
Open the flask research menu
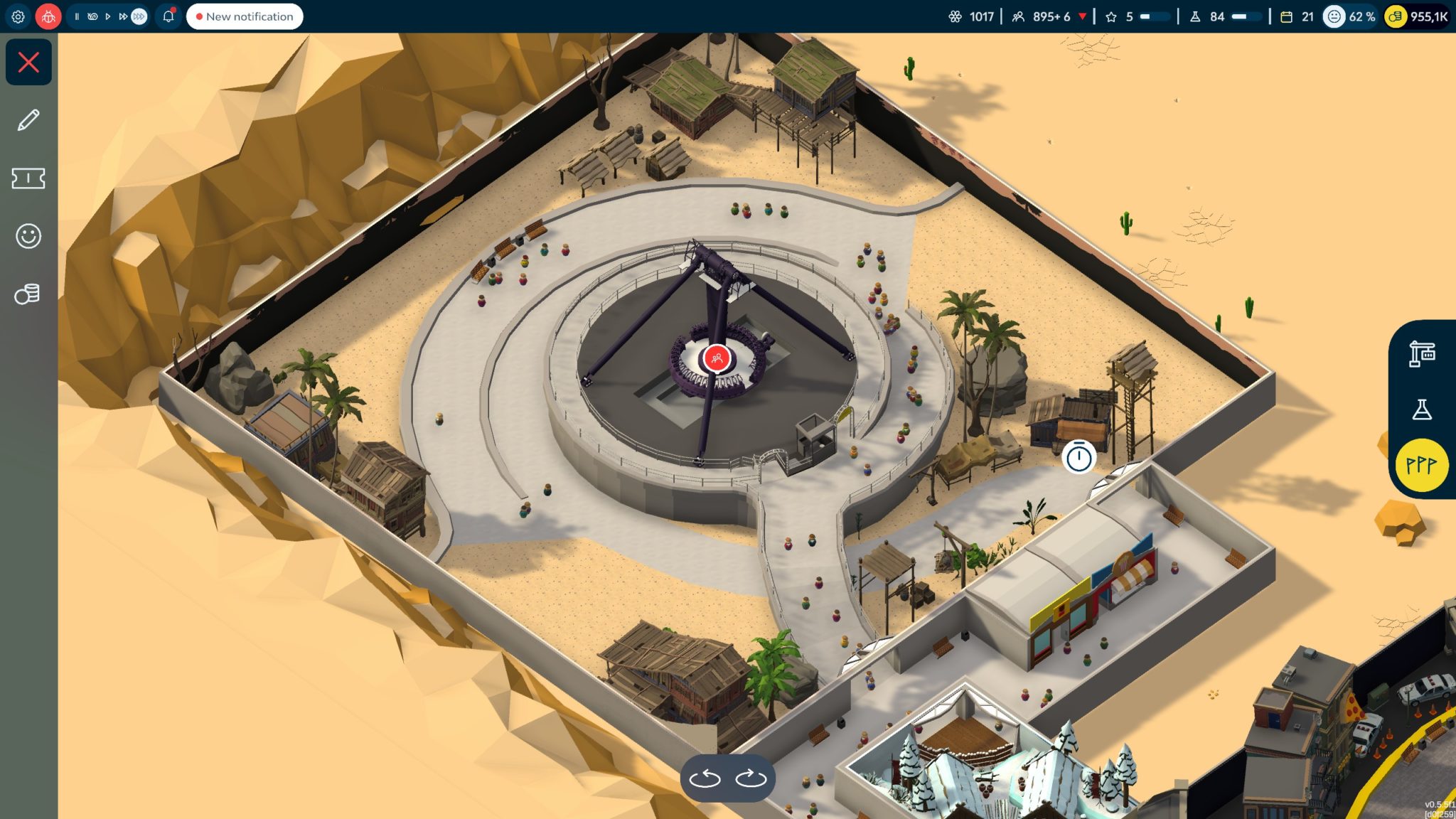[x=1422, y=409]
